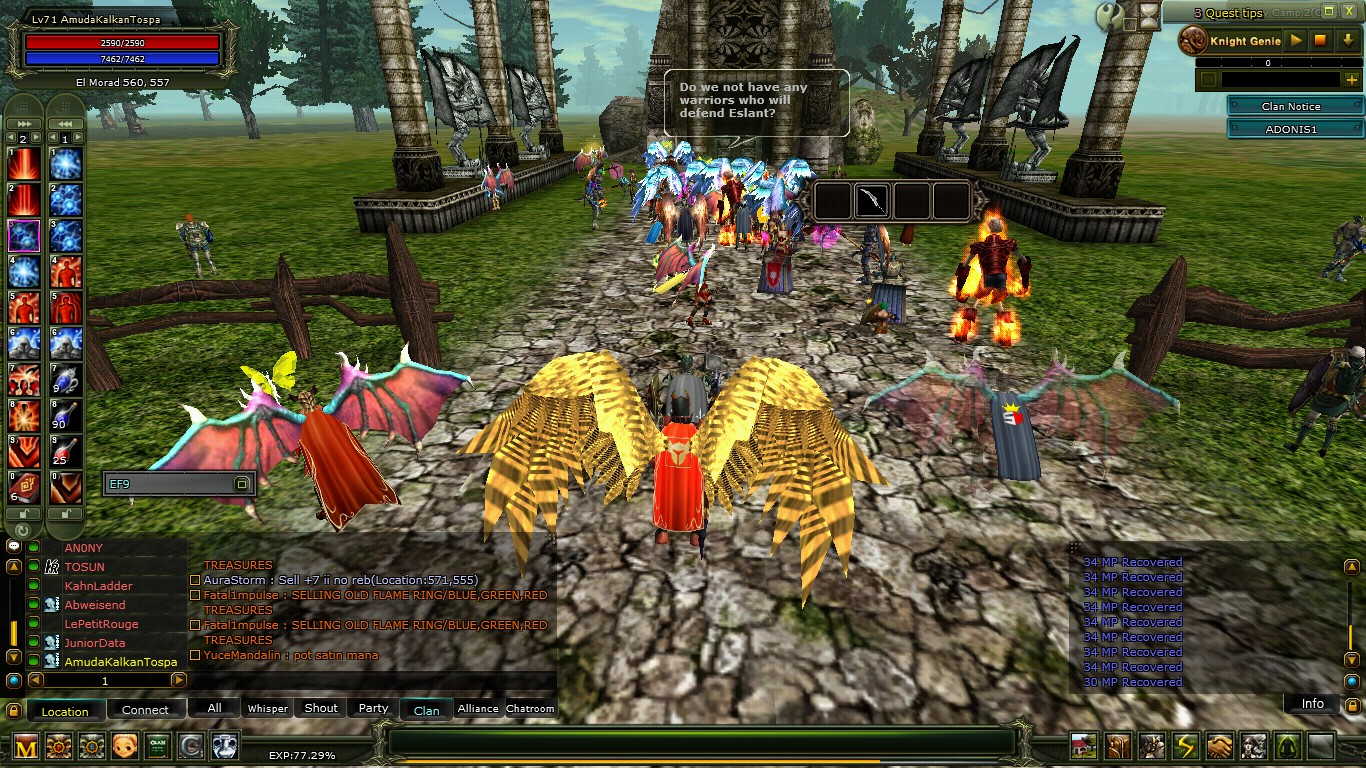
Task: Switch to the Whisper chat tab
Action: (266, 708)
